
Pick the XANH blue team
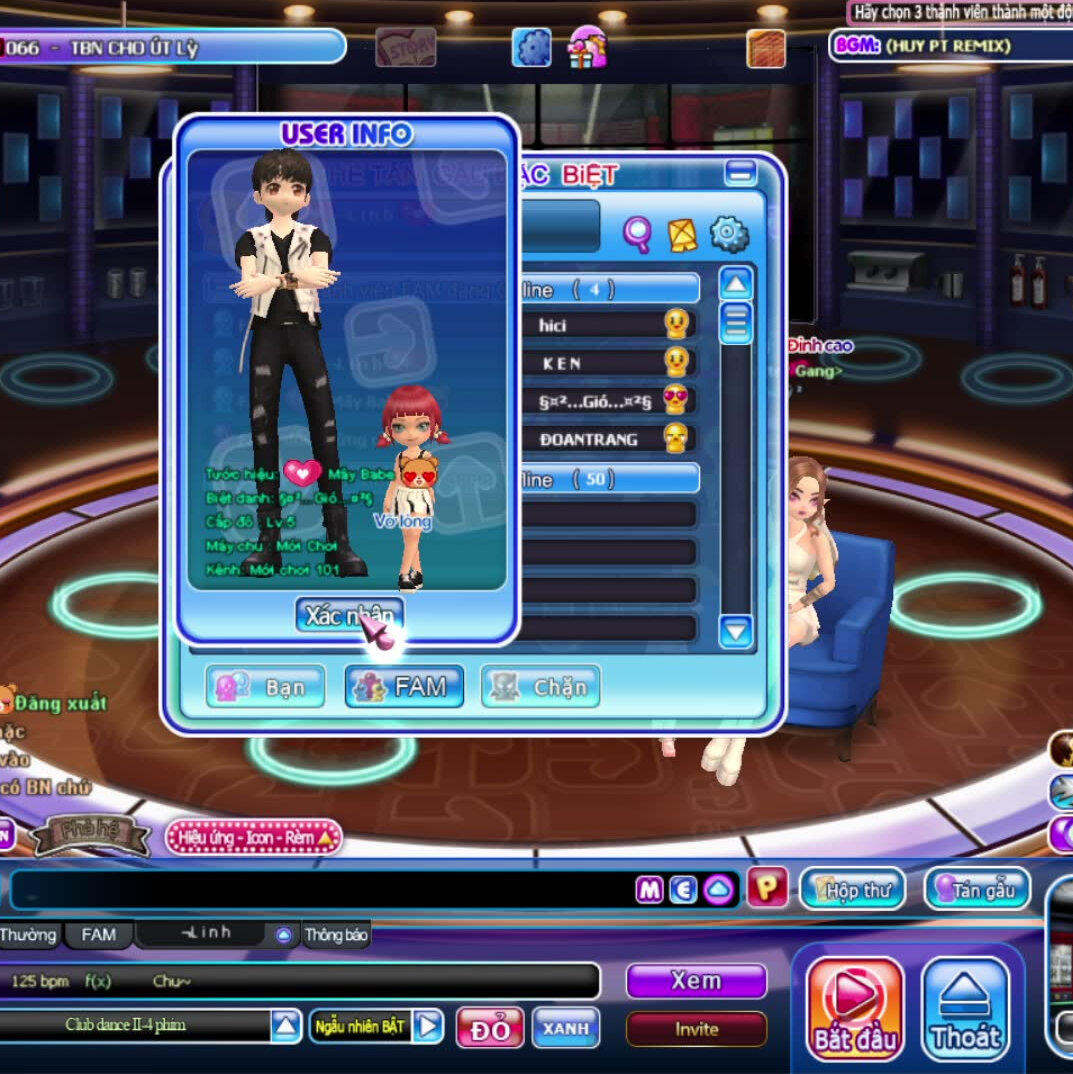(x=566, y=1027)
